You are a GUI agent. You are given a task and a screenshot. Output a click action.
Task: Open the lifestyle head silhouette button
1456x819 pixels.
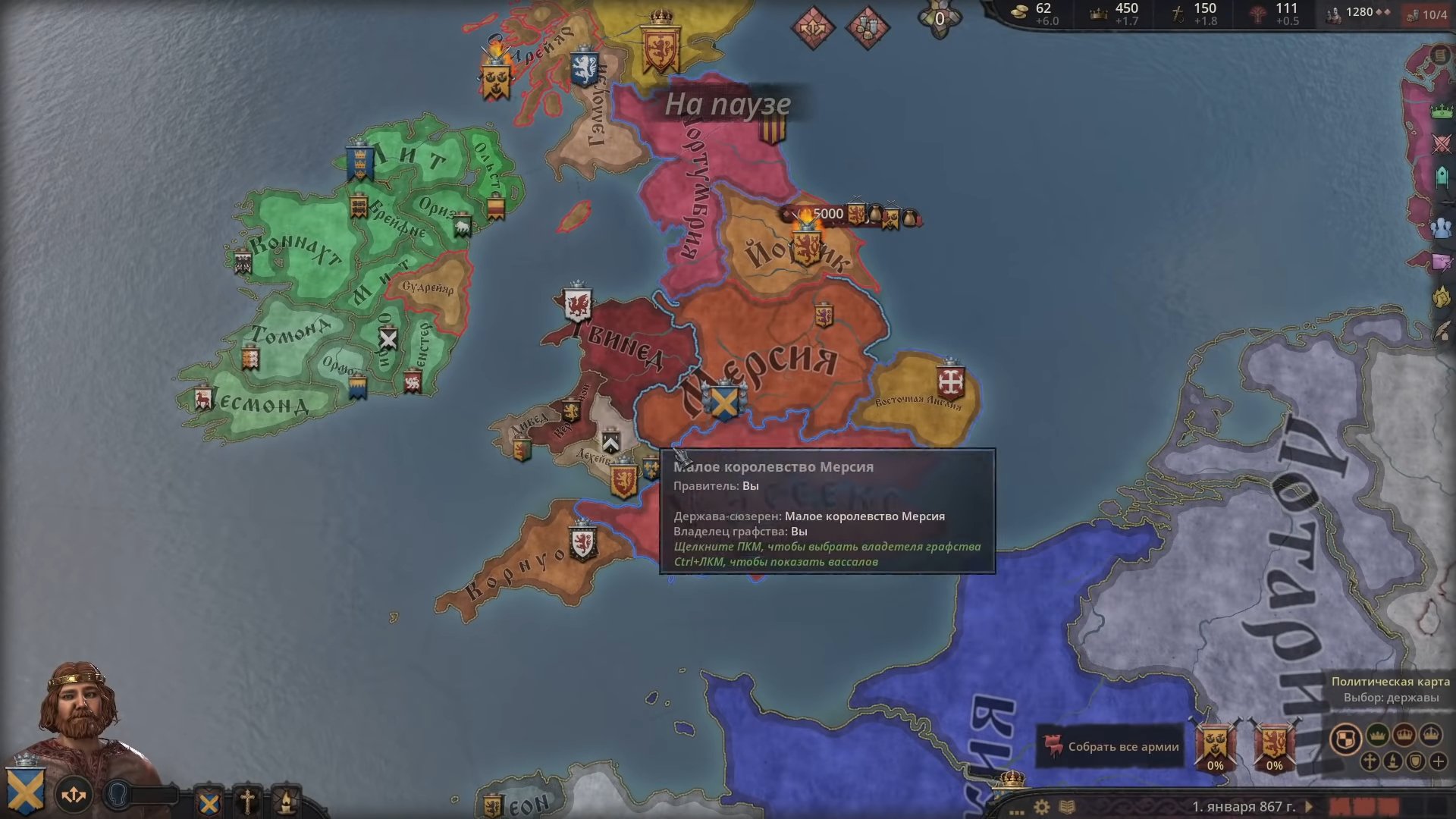click(118, 795)
